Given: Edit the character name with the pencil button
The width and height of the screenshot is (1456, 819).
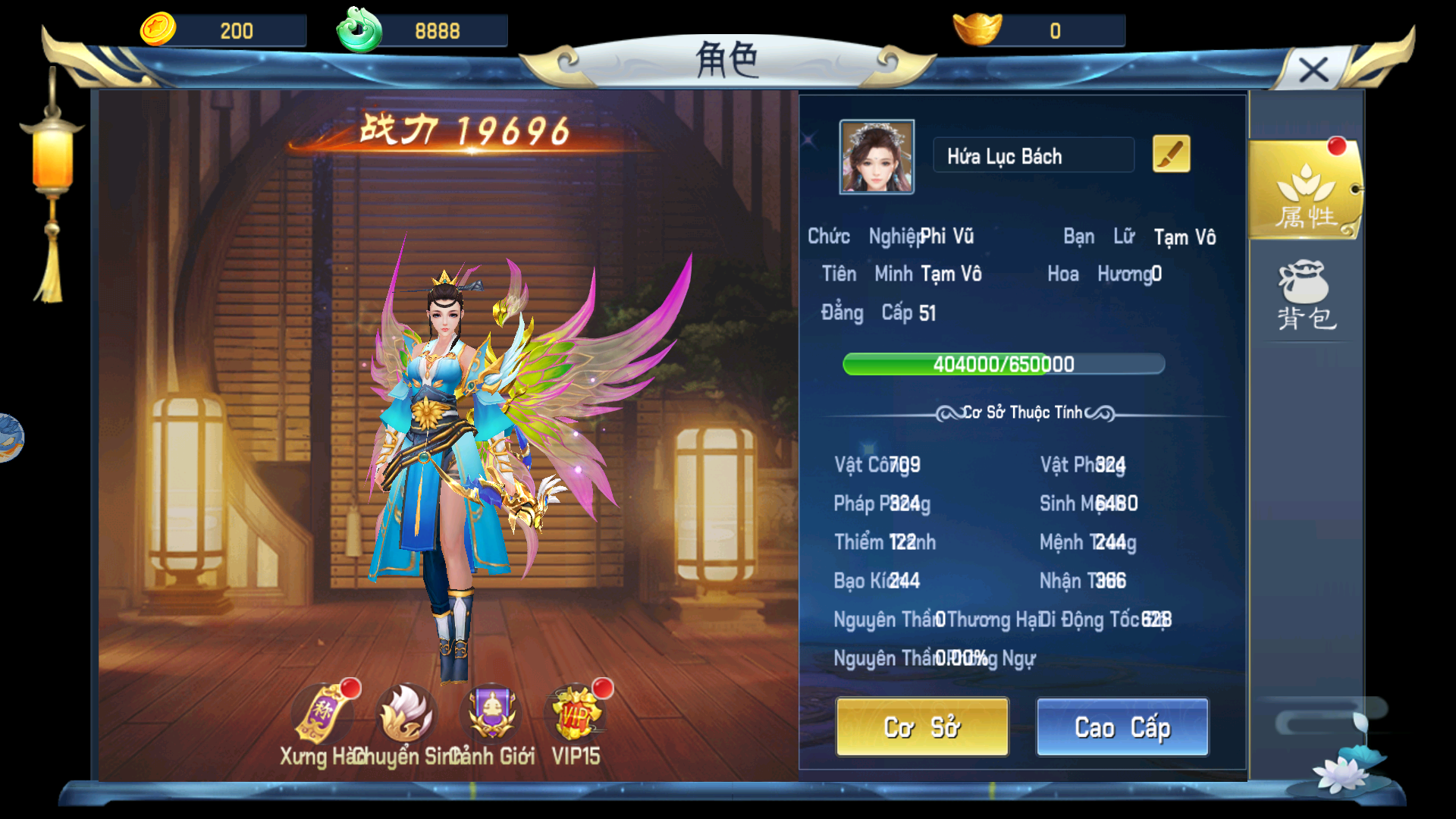Looking at the screenshot, I should (x=1171, y=155).
